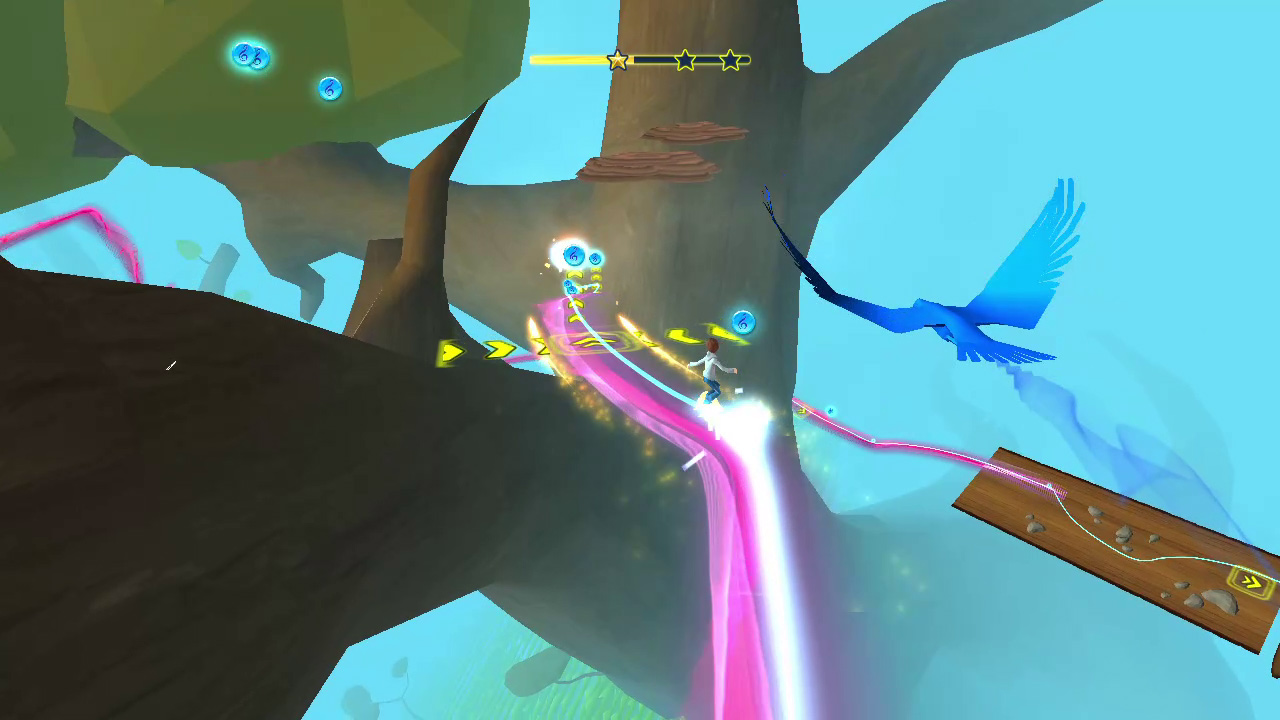Toggle the second hollow star on the progress bar
Screen dimensions: 1280x720
tap(684, 59)
